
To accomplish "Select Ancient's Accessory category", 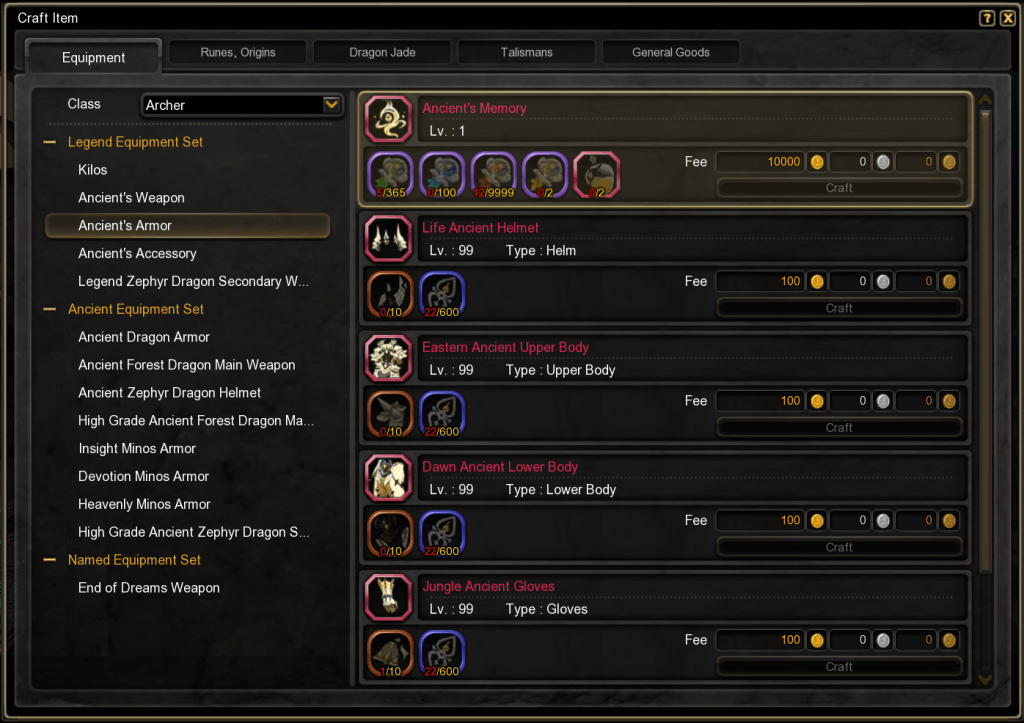I will click(x=137, y=254).
